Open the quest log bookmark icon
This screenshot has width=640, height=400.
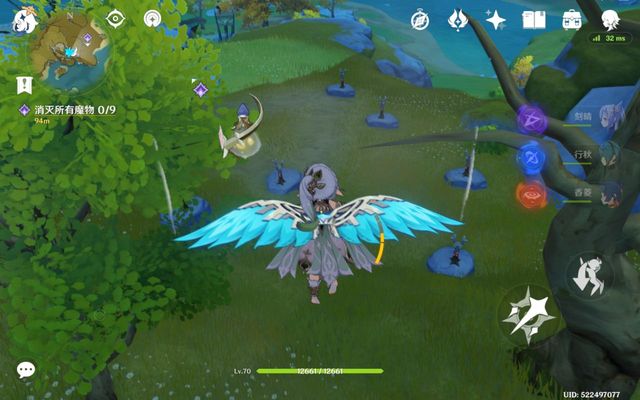[23, 84]
